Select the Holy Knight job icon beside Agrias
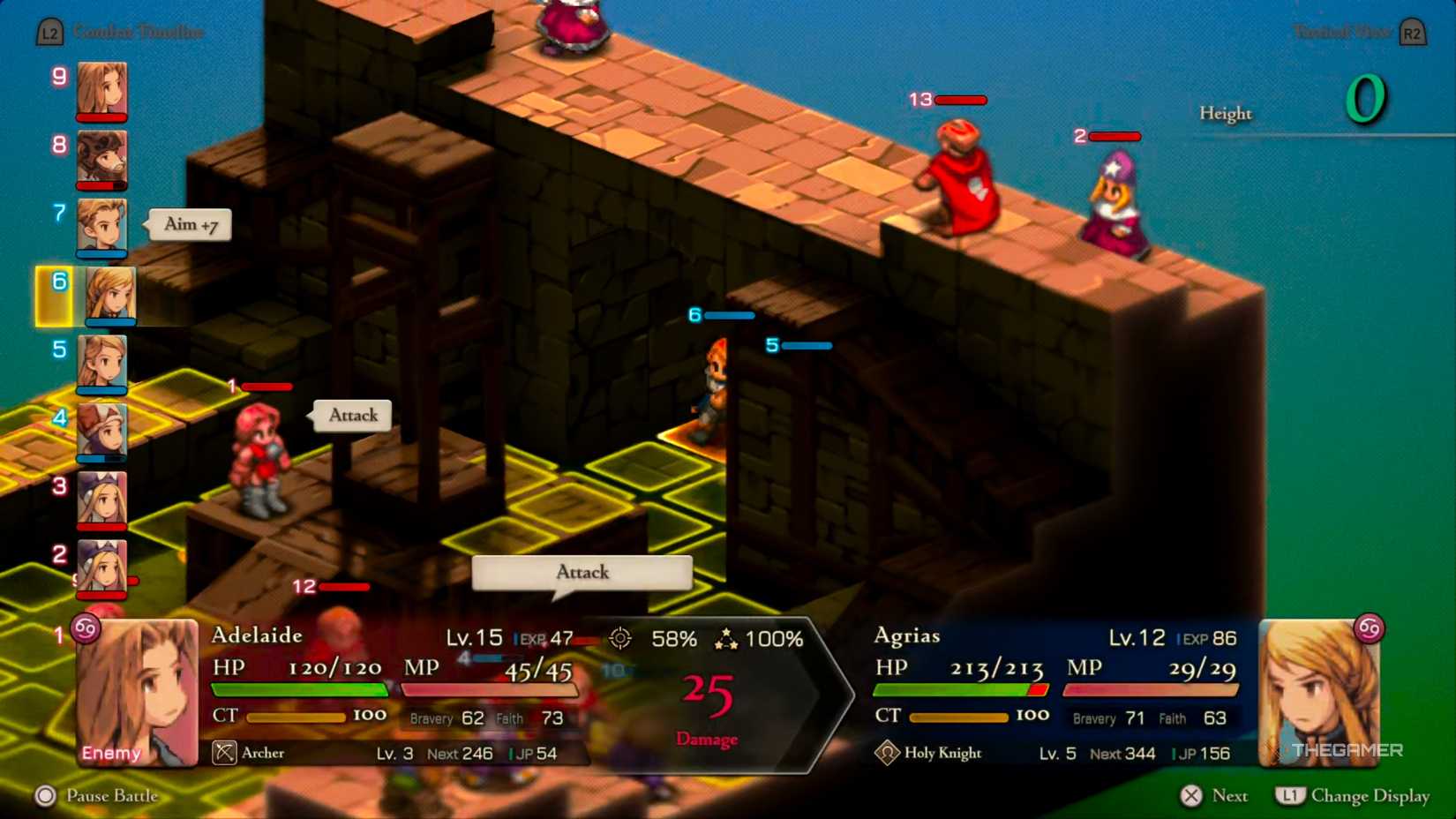1456x819 pixels. point(884,753)
